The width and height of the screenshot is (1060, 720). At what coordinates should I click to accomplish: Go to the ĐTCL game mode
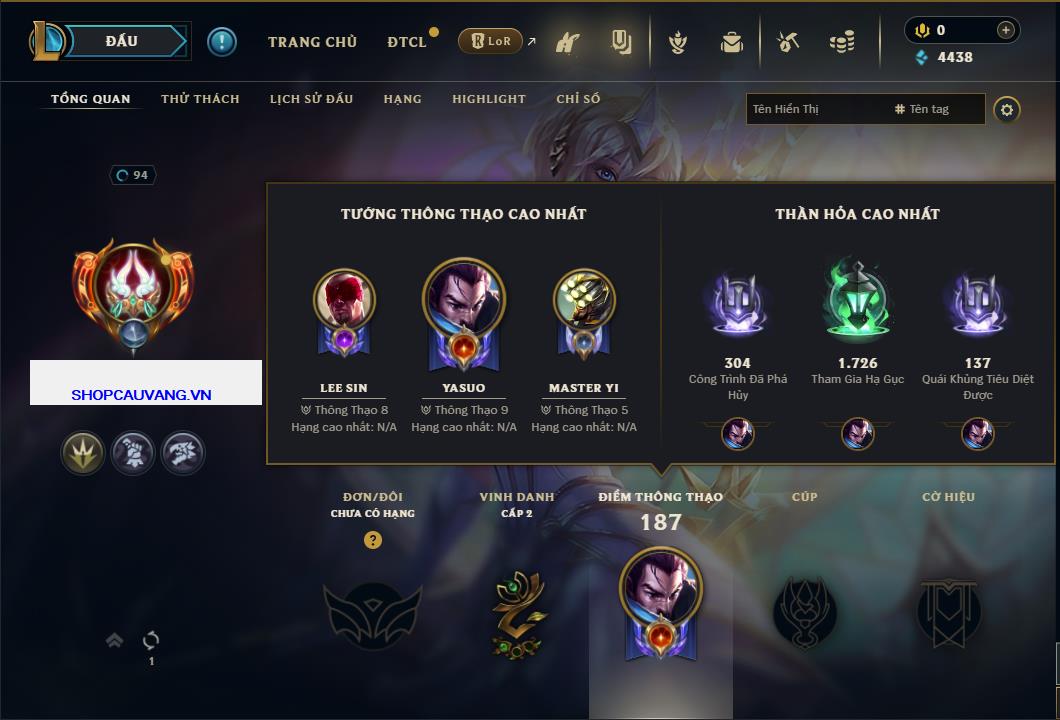tap(407, 42)
